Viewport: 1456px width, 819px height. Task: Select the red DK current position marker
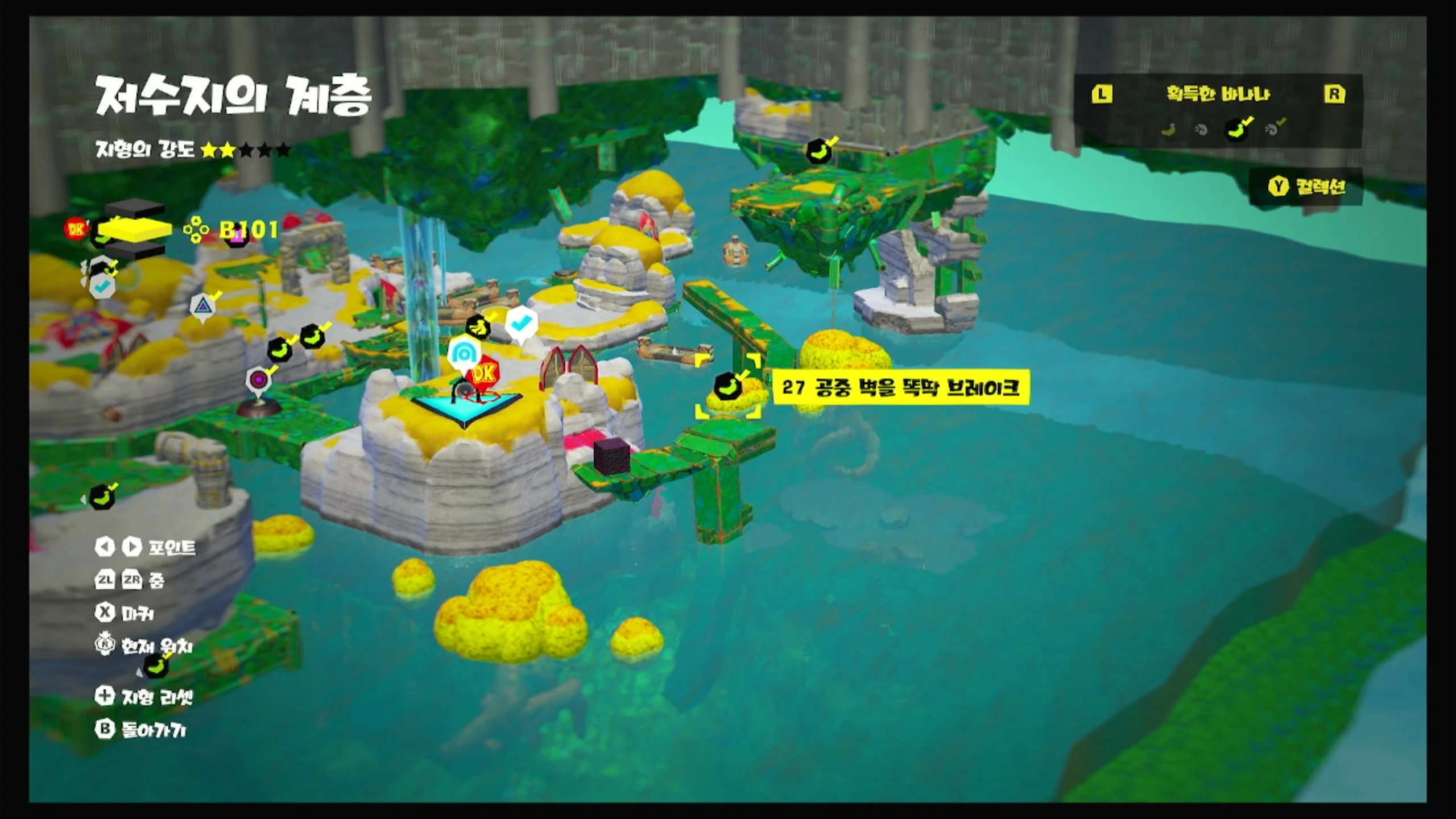[483, 374]
